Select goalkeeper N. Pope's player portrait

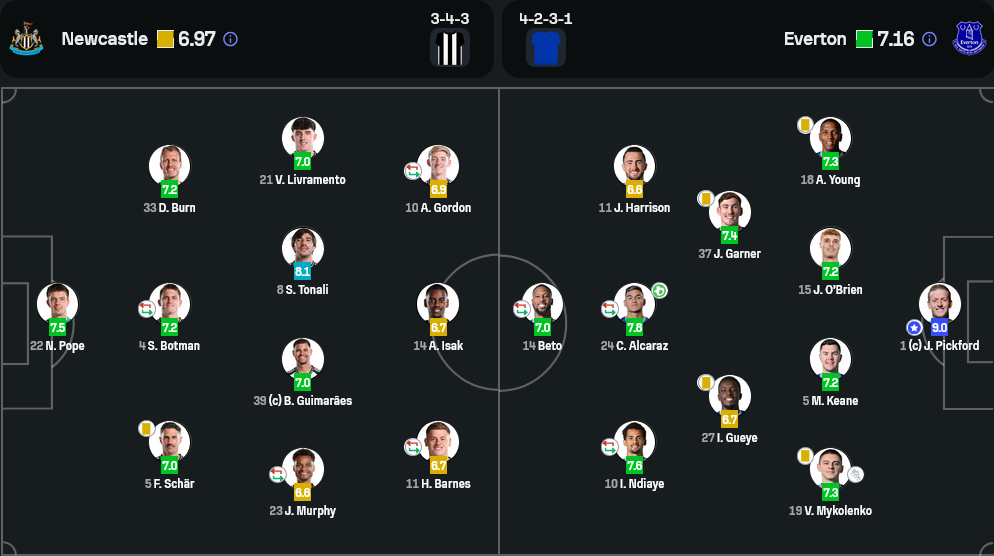(x=57, y=304)
